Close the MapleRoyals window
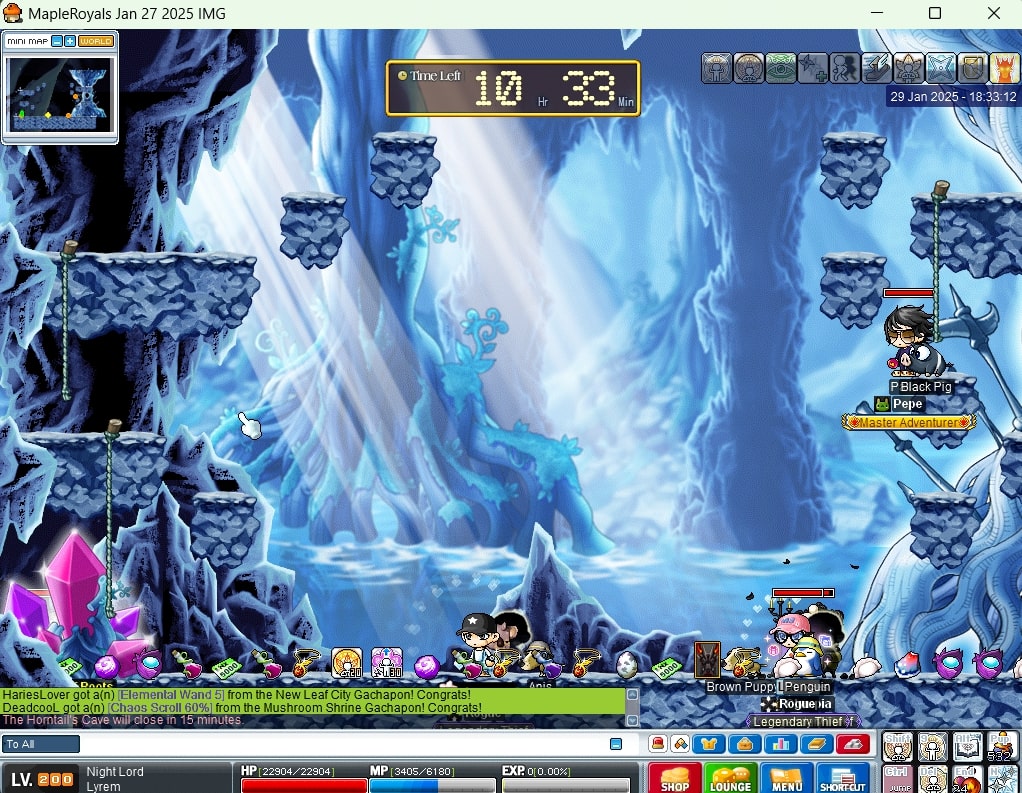The width and height of the screenshot is (1022, 793). coord(993,13)
